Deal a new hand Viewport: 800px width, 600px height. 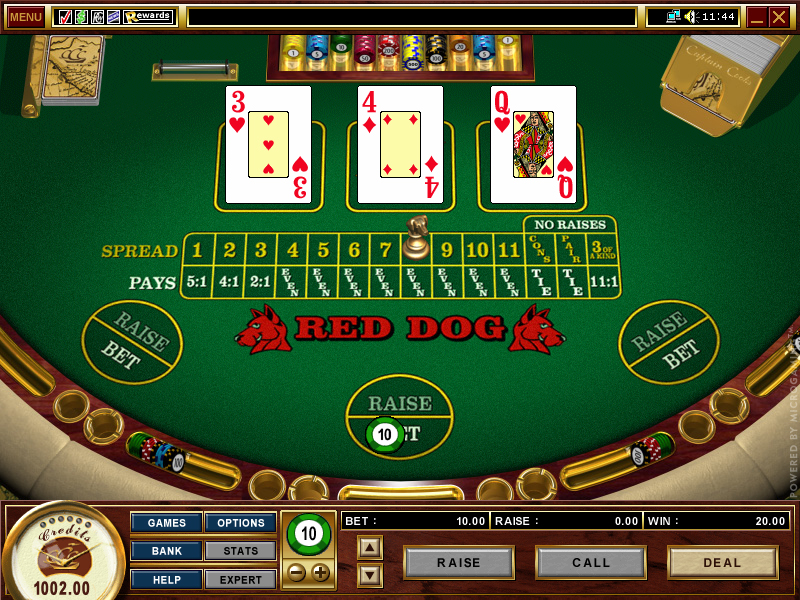coord(722,562)
